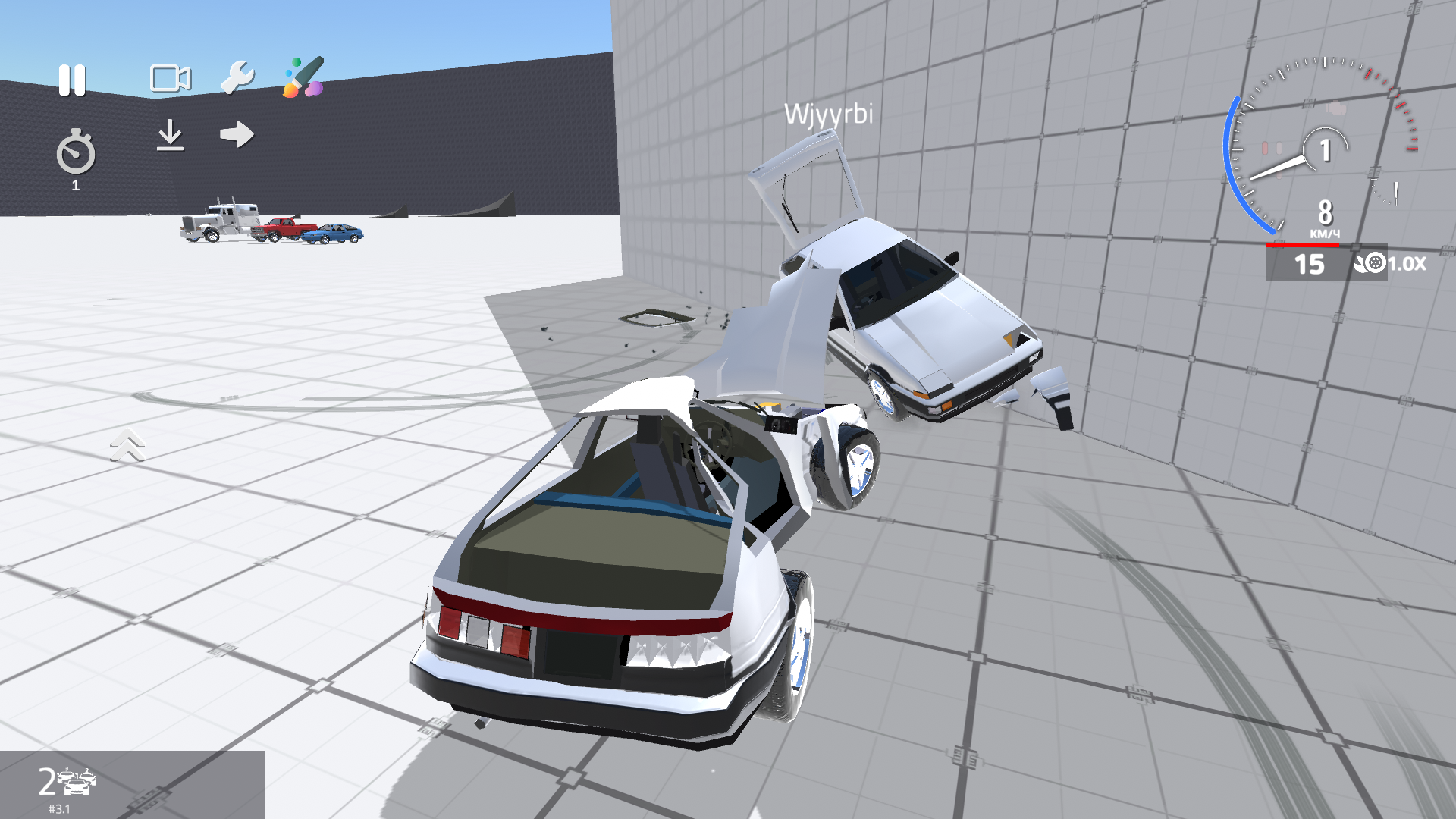Click the KM/Ч unit label
Viewport: 1456px width, 819px height.
click(1324, 235)
